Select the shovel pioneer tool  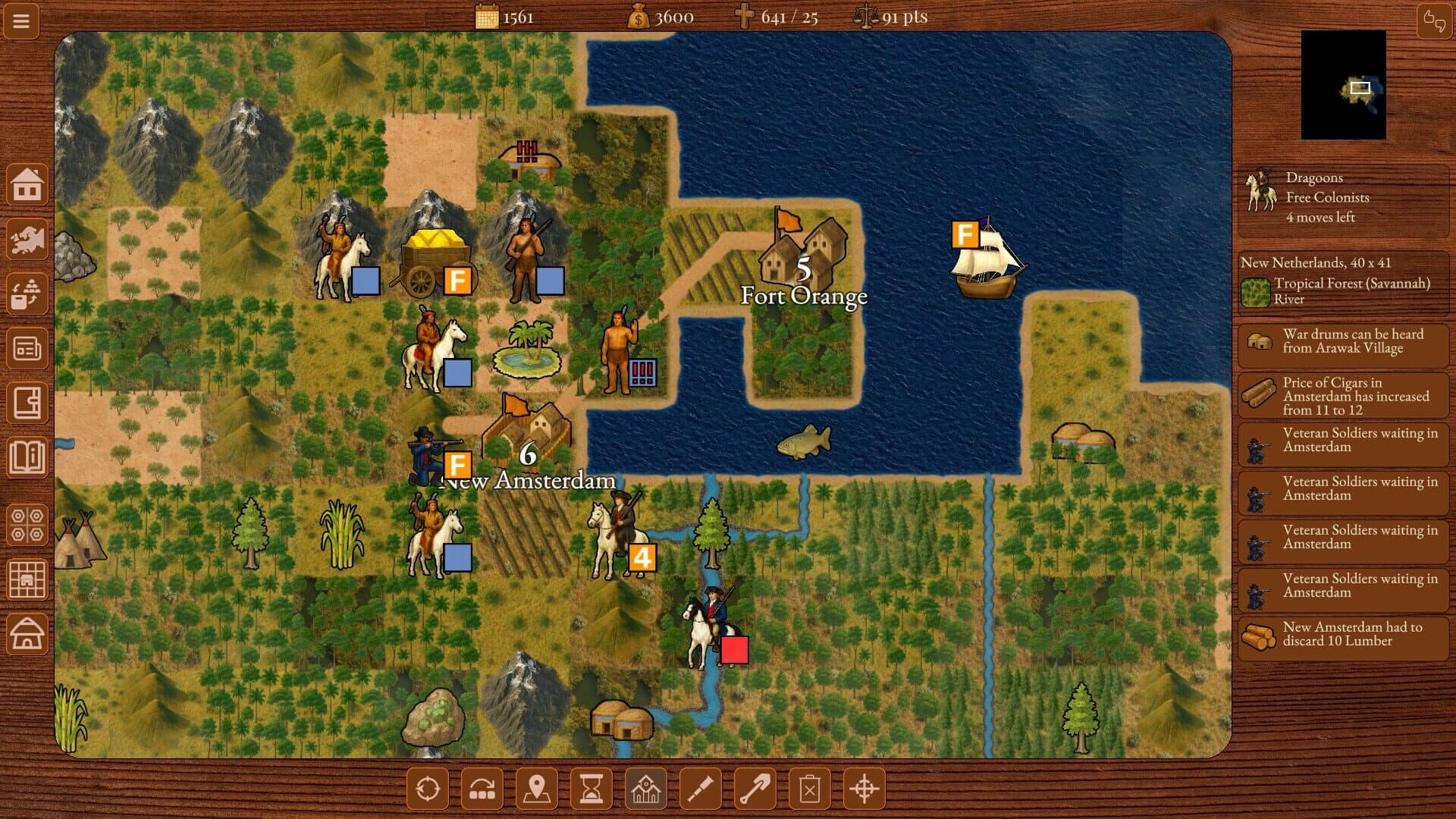tap(755, 789)
